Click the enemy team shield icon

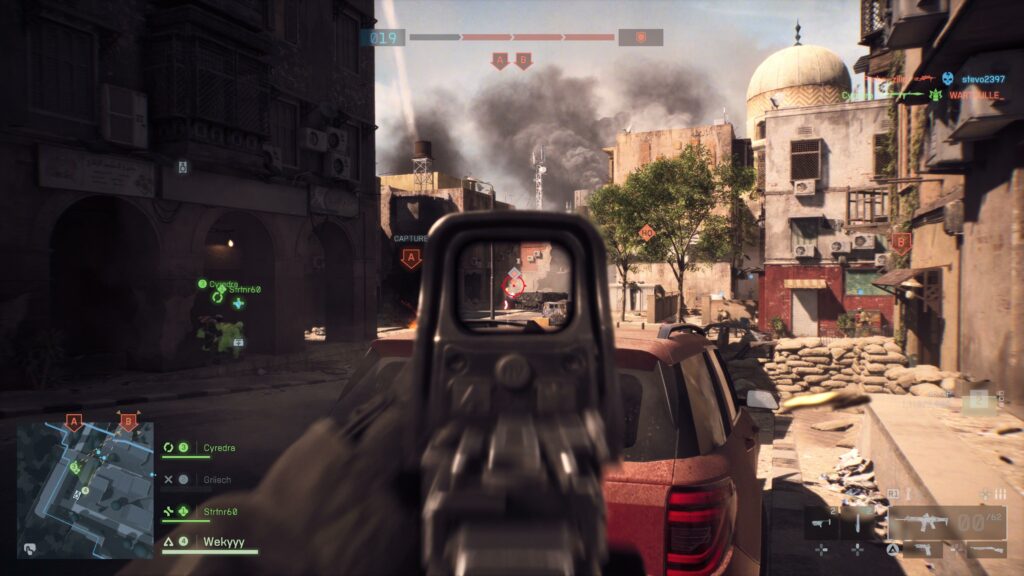coord(640,38)
